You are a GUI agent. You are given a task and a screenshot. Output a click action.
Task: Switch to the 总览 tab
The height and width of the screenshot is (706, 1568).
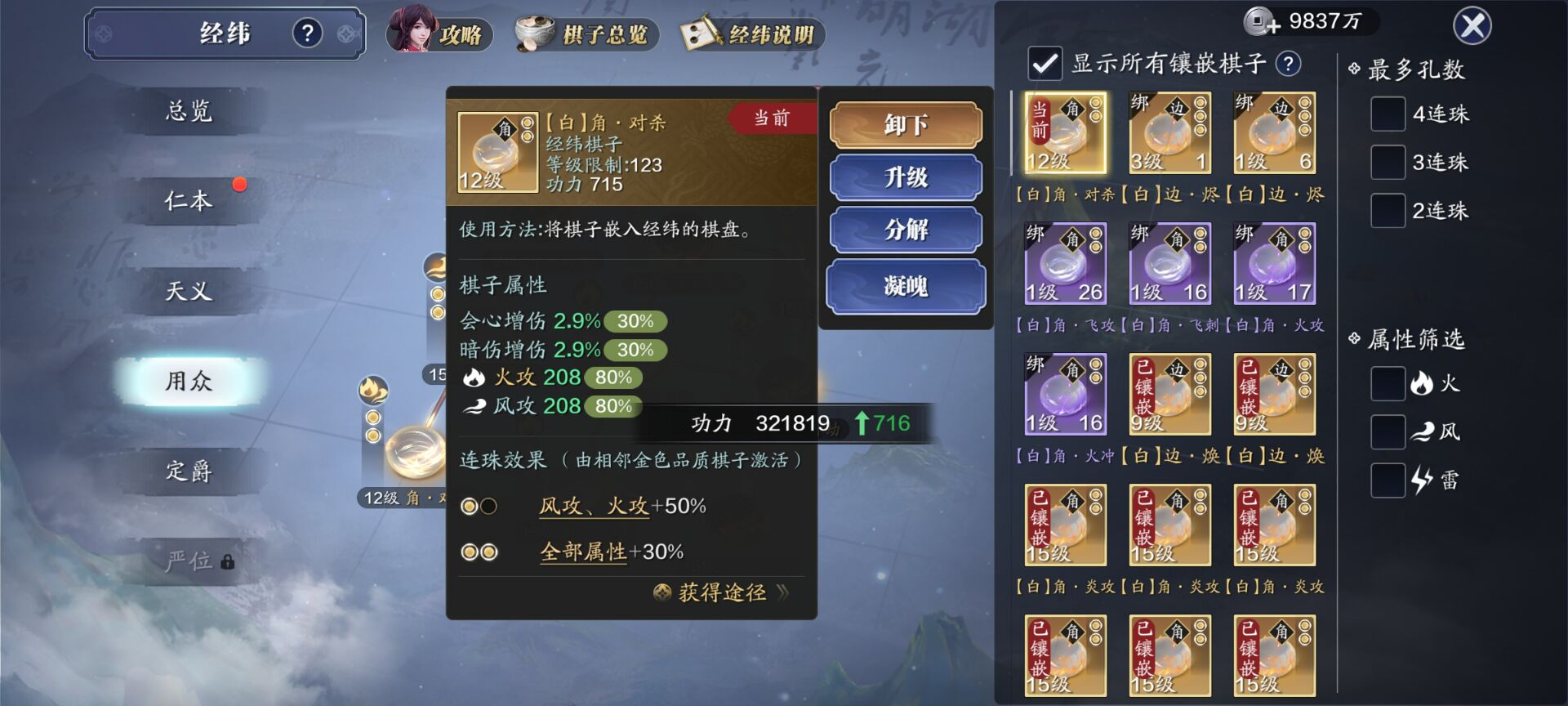[189, 111]
